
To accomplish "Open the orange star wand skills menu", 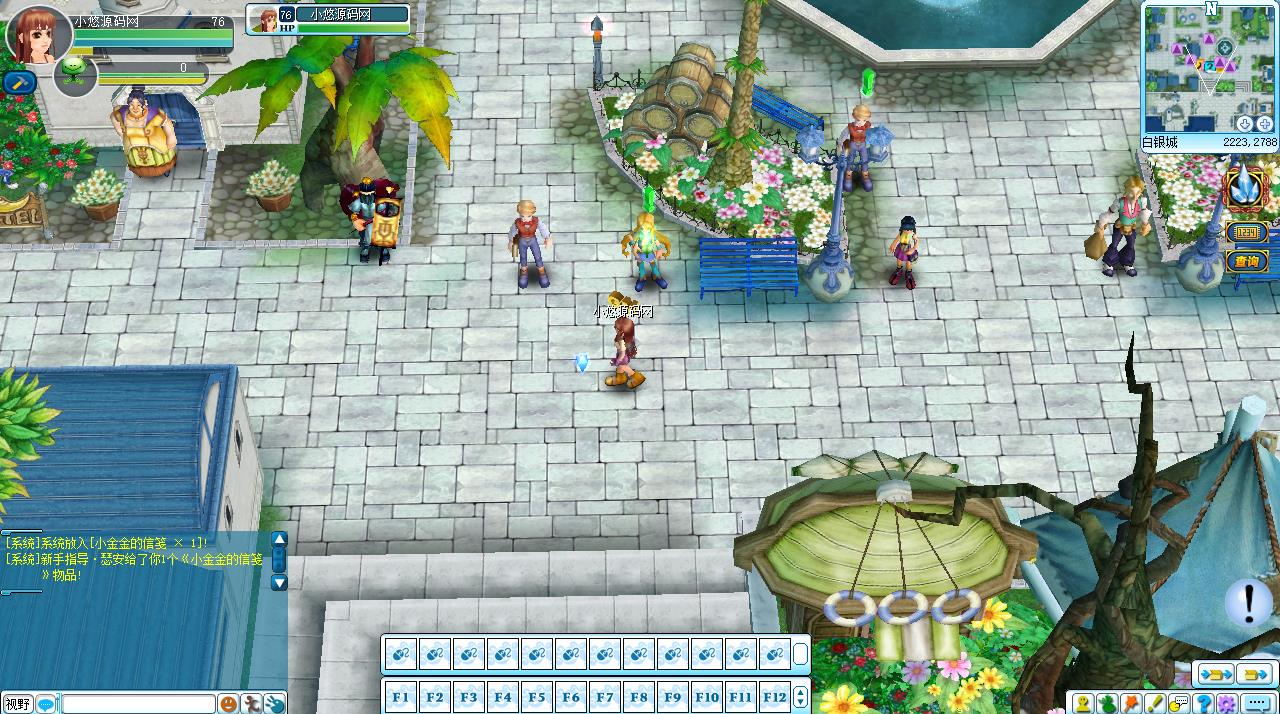I will [1132, 704].
